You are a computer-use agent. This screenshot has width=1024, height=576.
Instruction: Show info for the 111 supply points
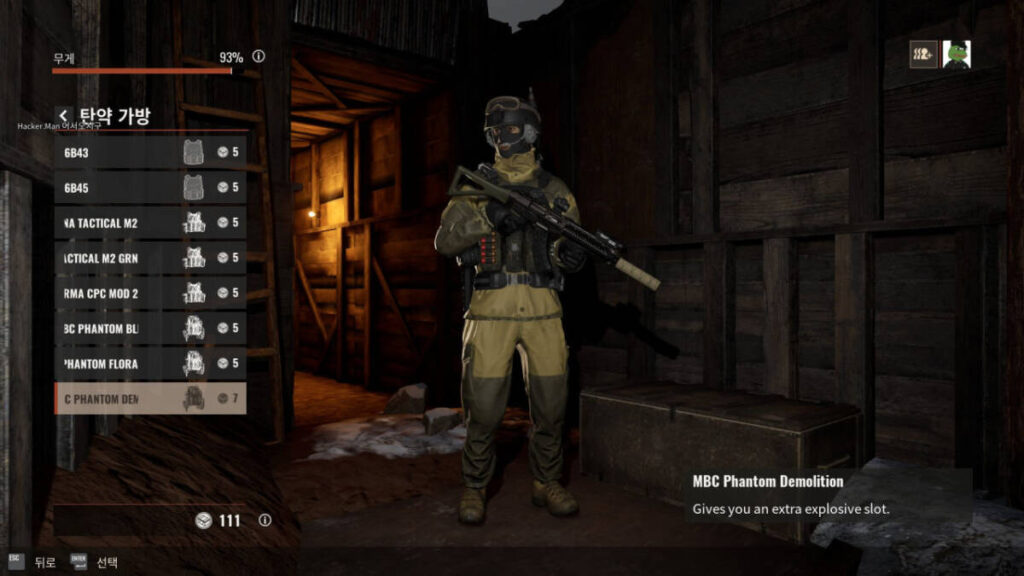click(265, 520)
